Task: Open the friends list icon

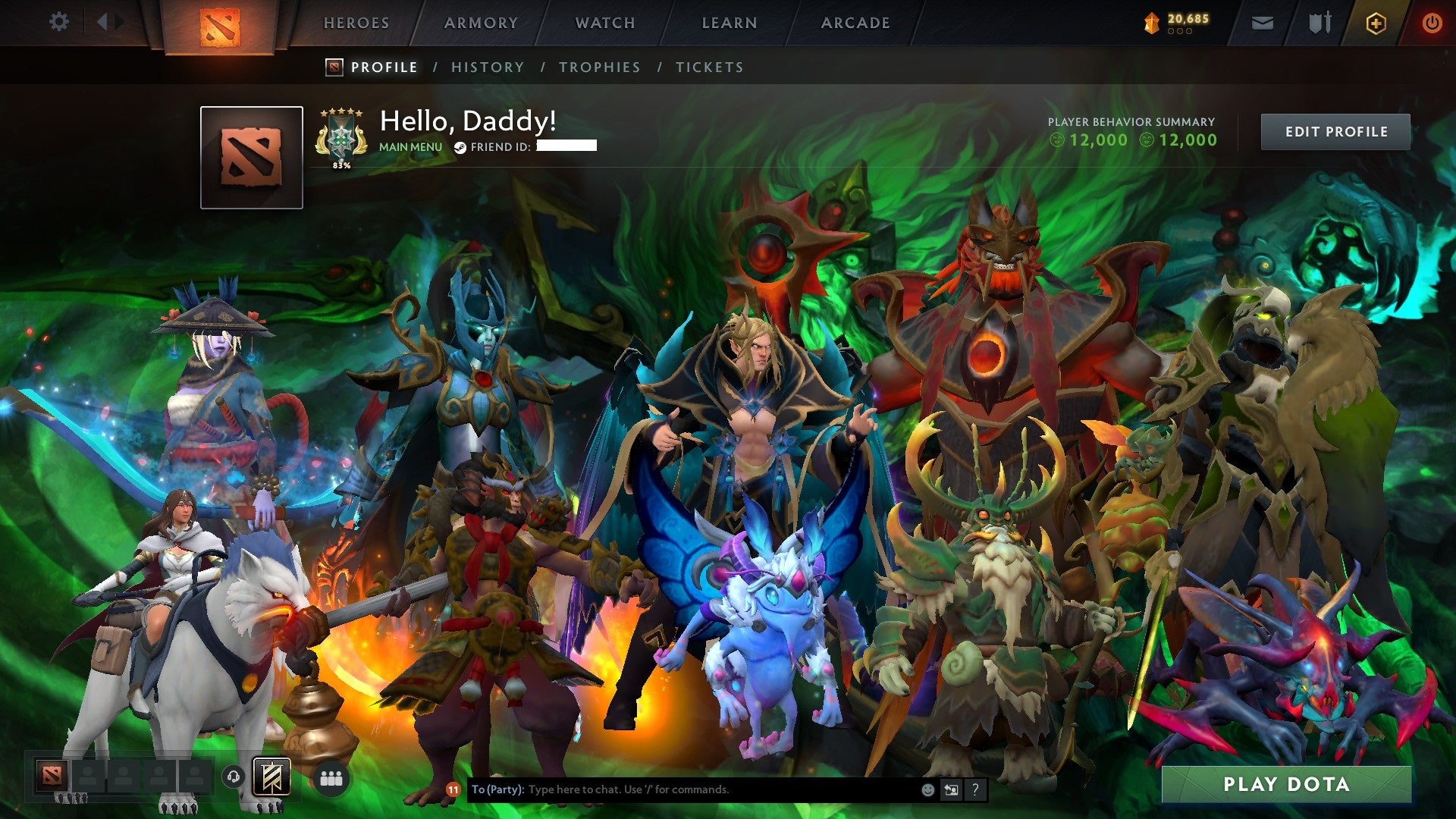Action: (331, 777)
